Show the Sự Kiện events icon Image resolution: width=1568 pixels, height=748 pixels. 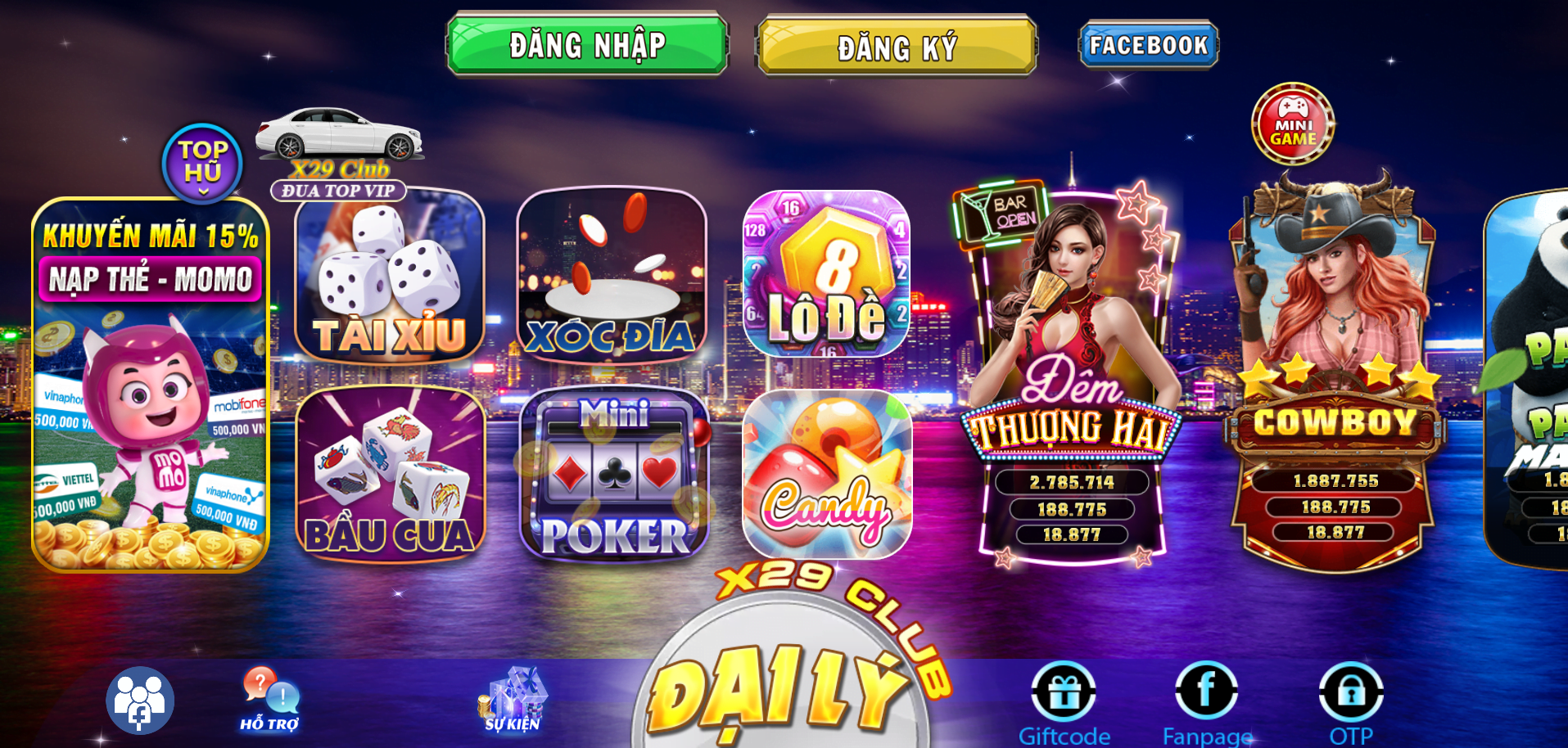(x=513, y=700)
